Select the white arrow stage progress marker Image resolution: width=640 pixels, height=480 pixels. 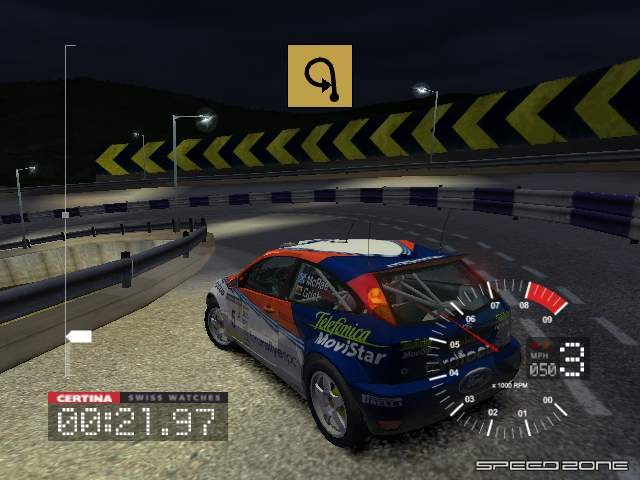pyautogui.click(x=79, y=336)
